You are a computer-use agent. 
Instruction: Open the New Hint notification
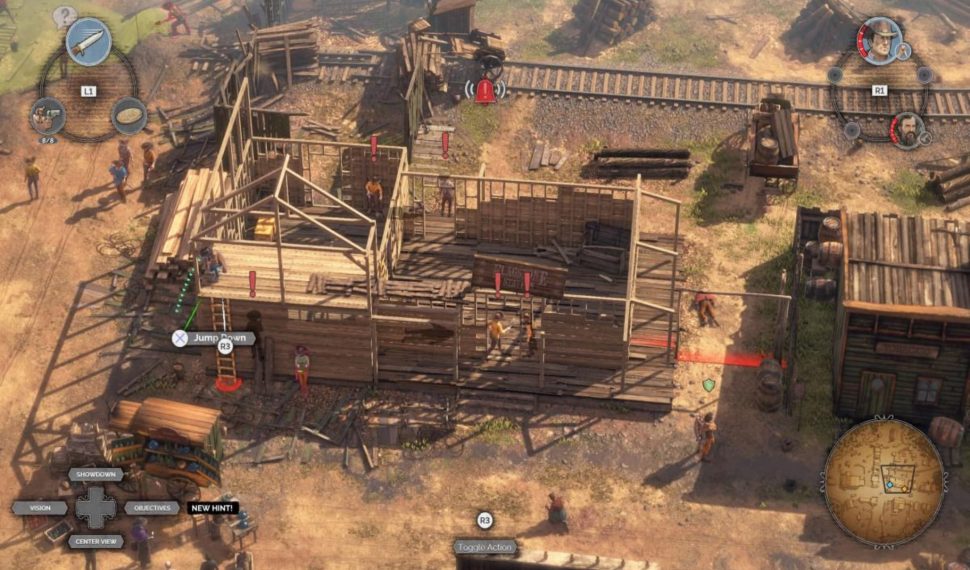click(x=212, y=508)
